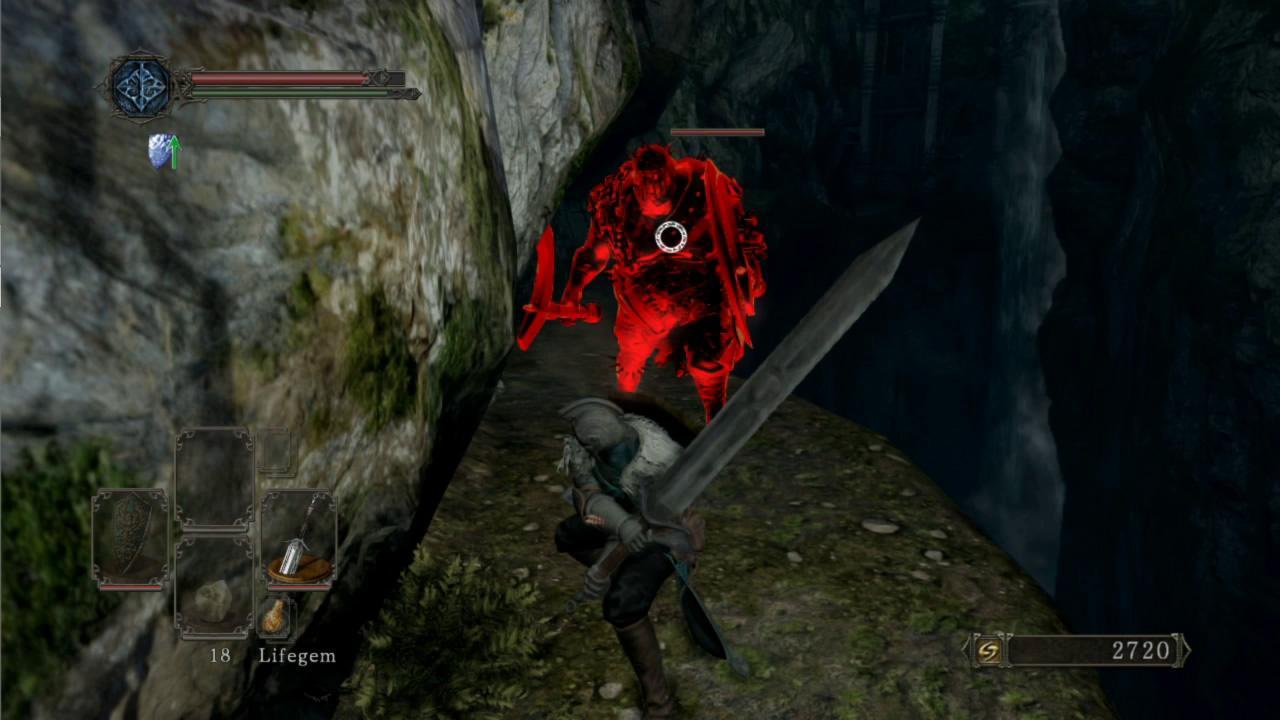Choose the right-hand sword and shield slot
This screenshot has width=1280, height=720.
coord(299,538)
